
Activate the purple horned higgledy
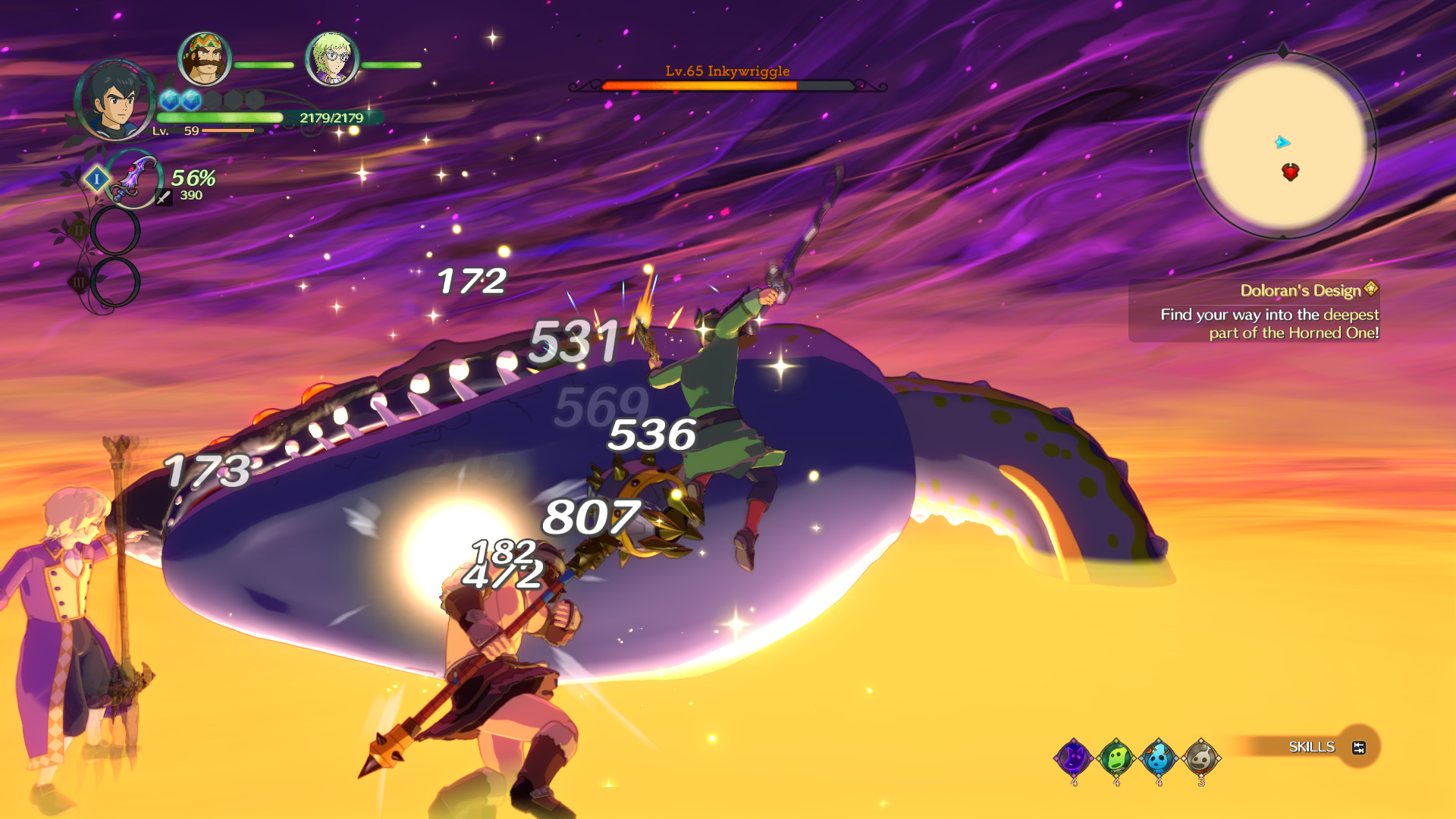[x=1074, y=757]
